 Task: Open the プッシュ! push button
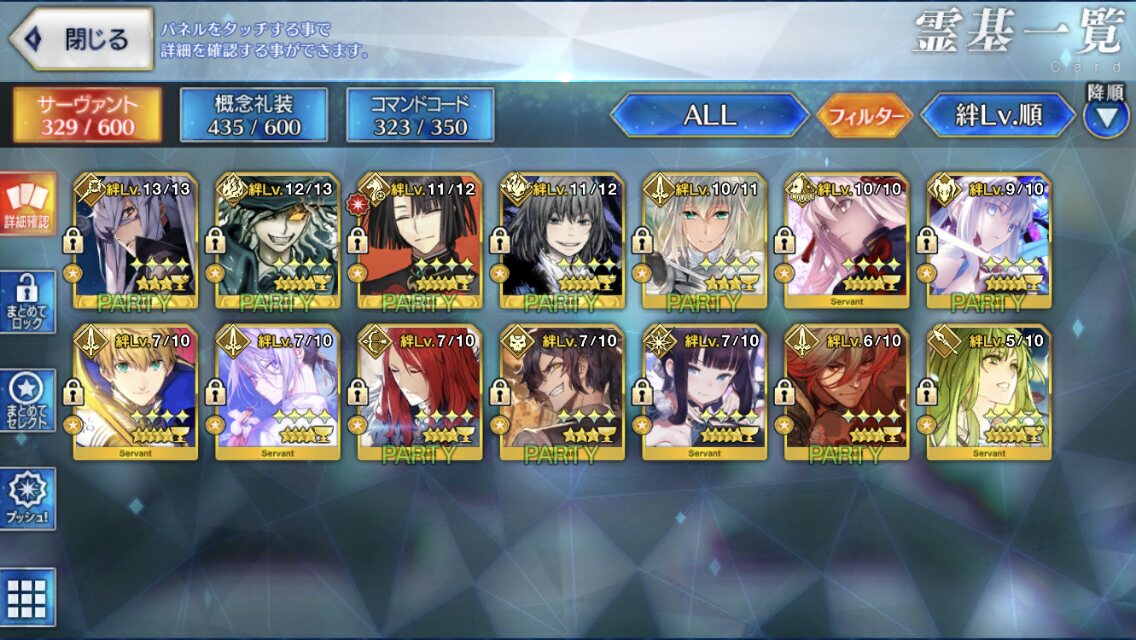coord(27,499)
